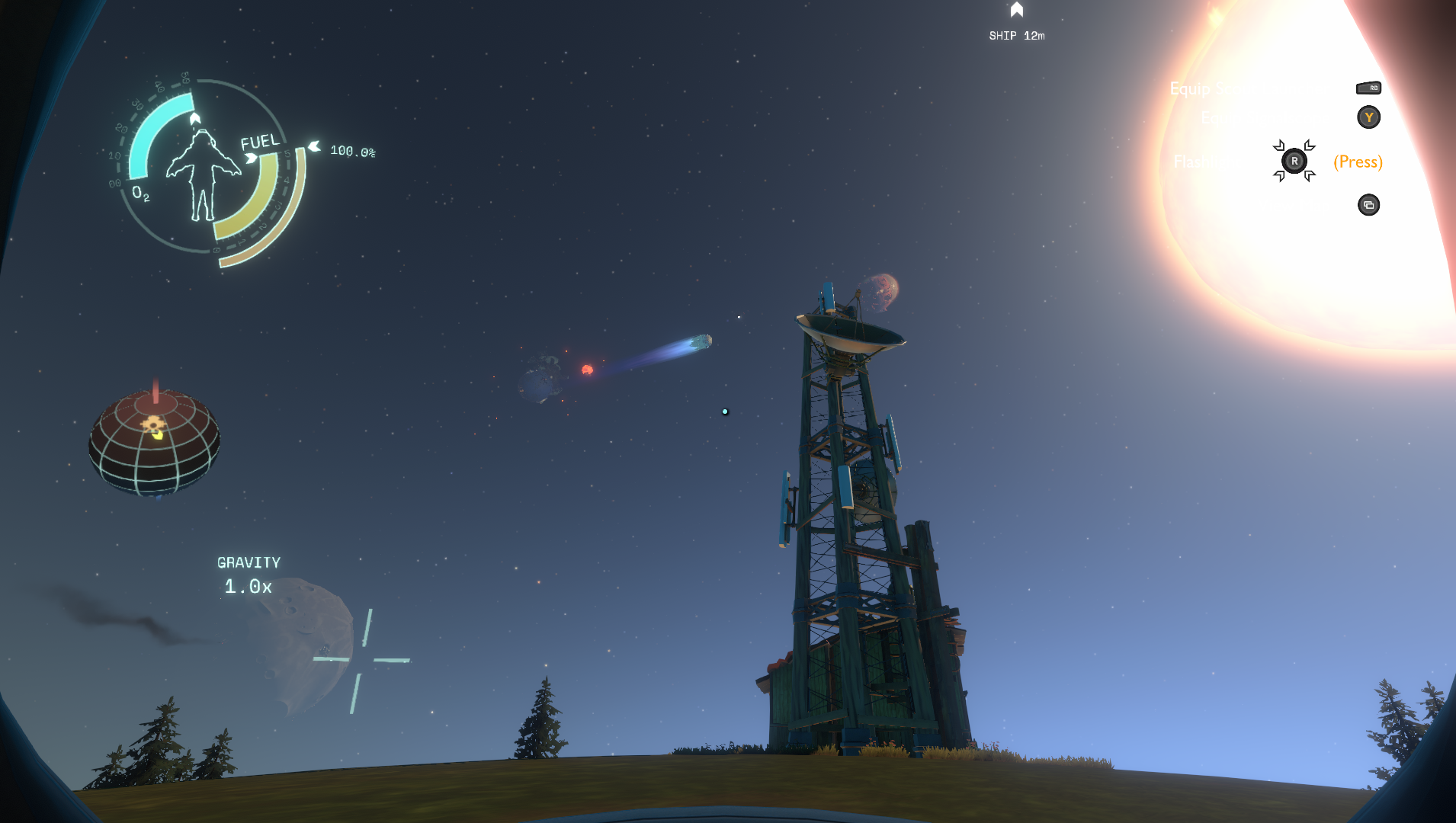Click the RB bumper icon for Equip Scout Launcher

[1369, 88]
